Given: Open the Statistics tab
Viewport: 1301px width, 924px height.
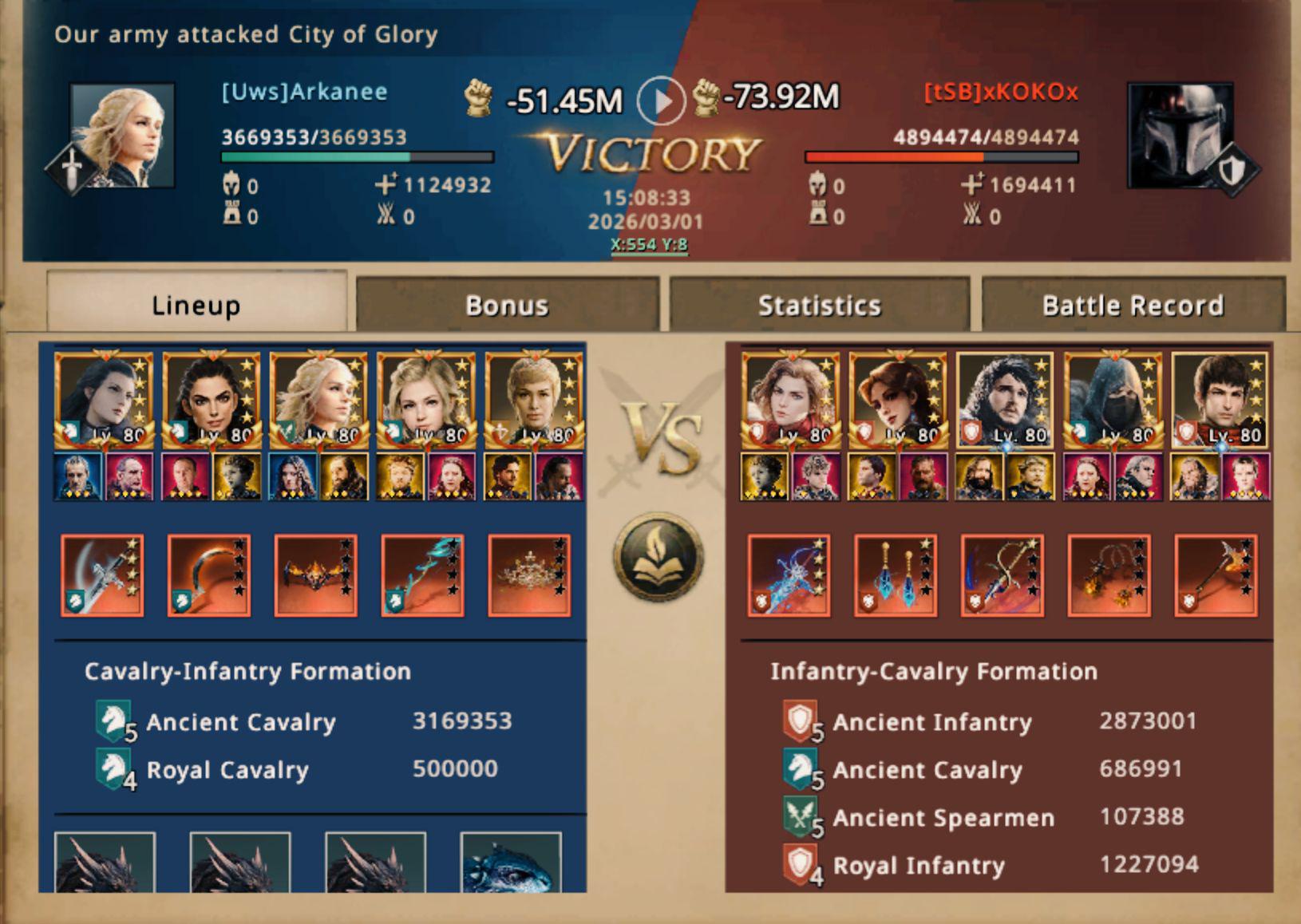Looking at the screenshot, I should (819, 305).
